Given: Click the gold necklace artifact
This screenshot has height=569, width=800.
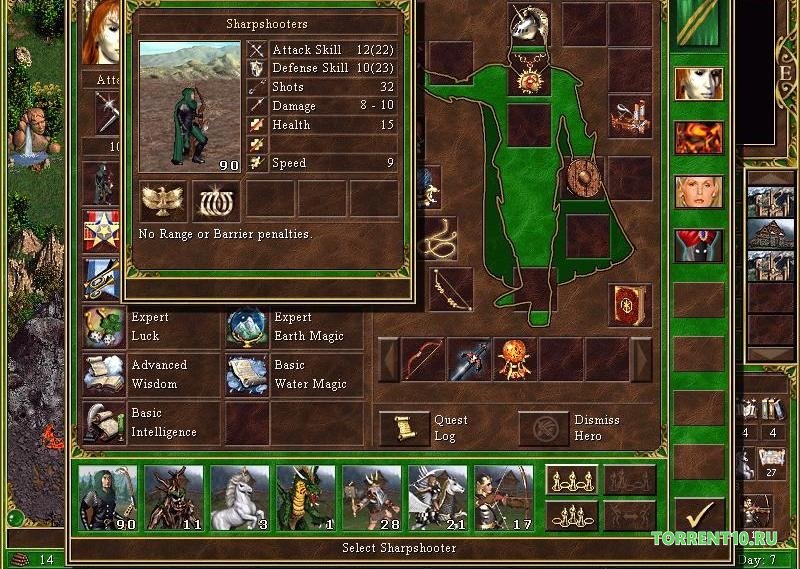Looking at the screenshot, I should click(529, 73).
